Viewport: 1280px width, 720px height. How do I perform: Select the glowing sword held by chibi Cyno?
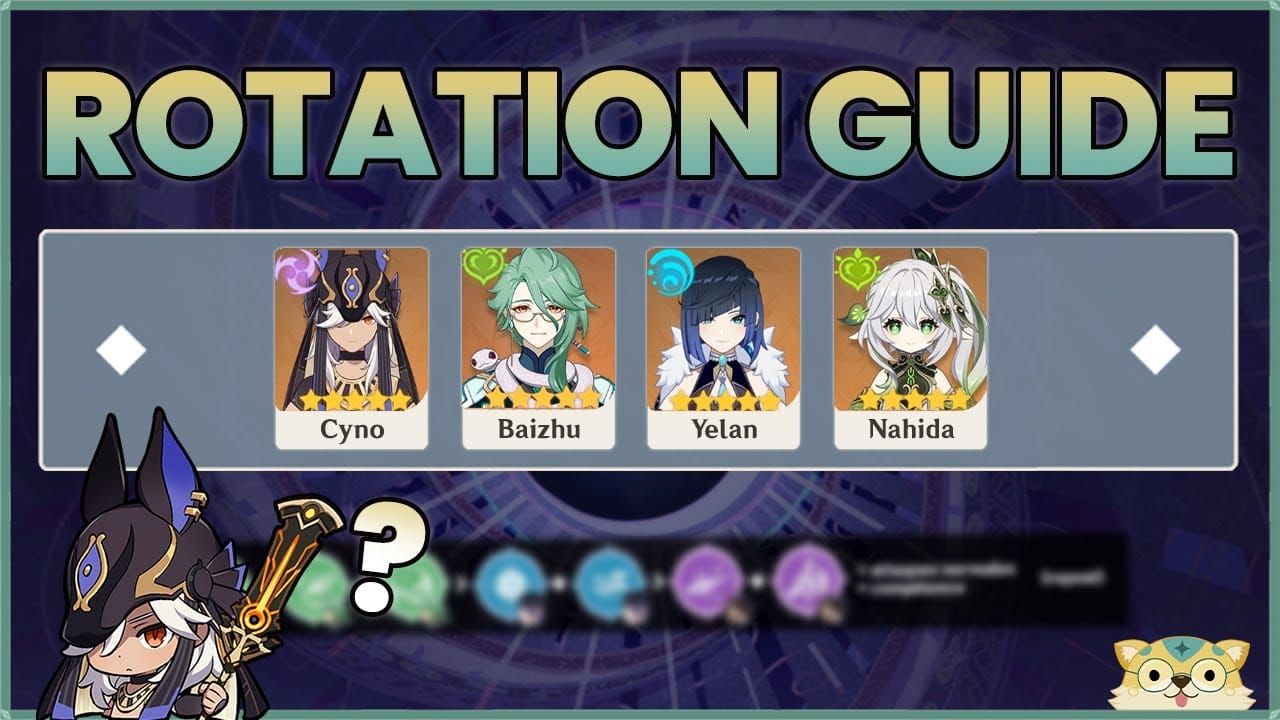(x=286, y=560)
